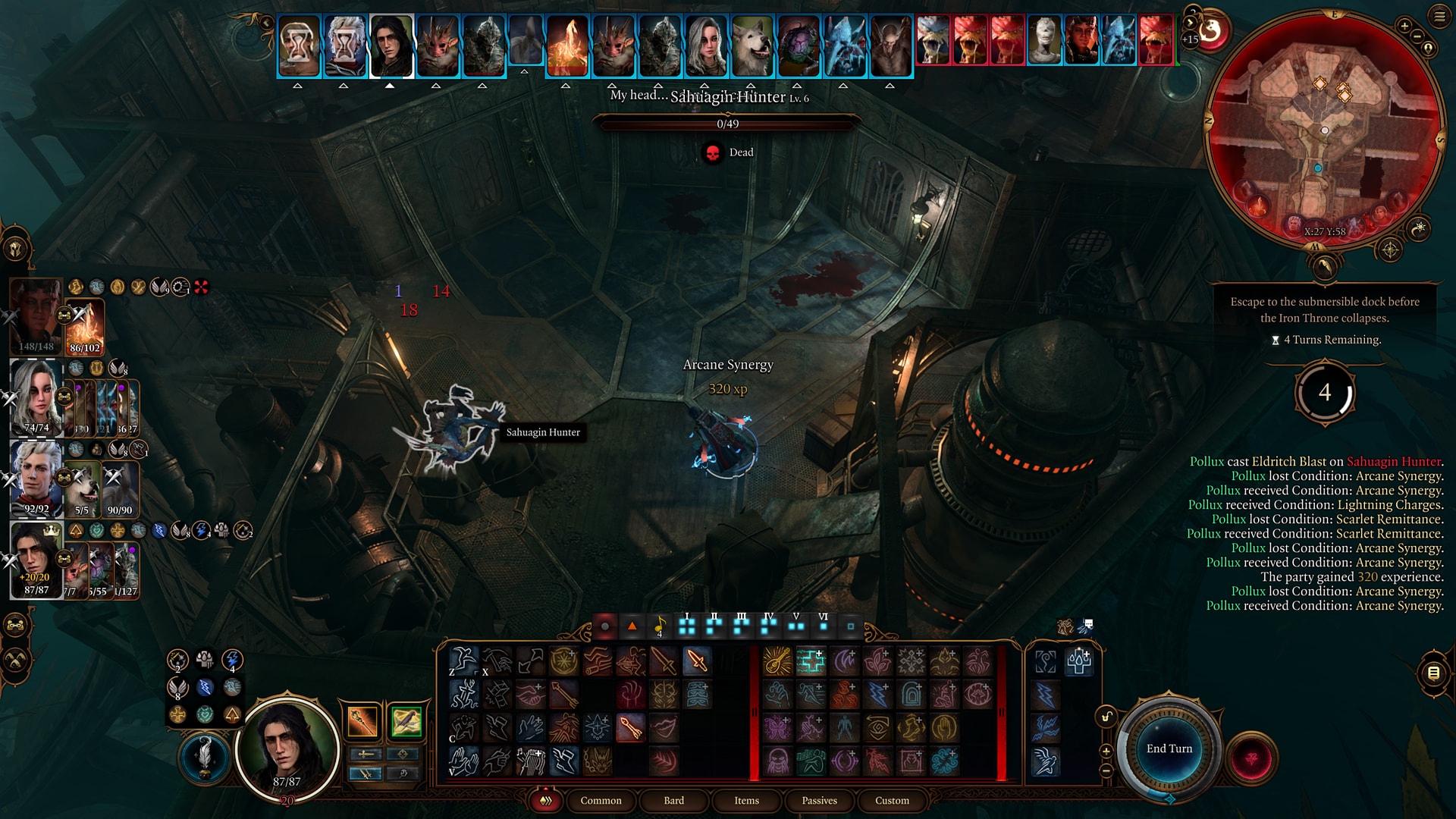Cast the glowing teal cross healing spell
The width and height of the screenshot is (1456, 819).
coord(811,661)
